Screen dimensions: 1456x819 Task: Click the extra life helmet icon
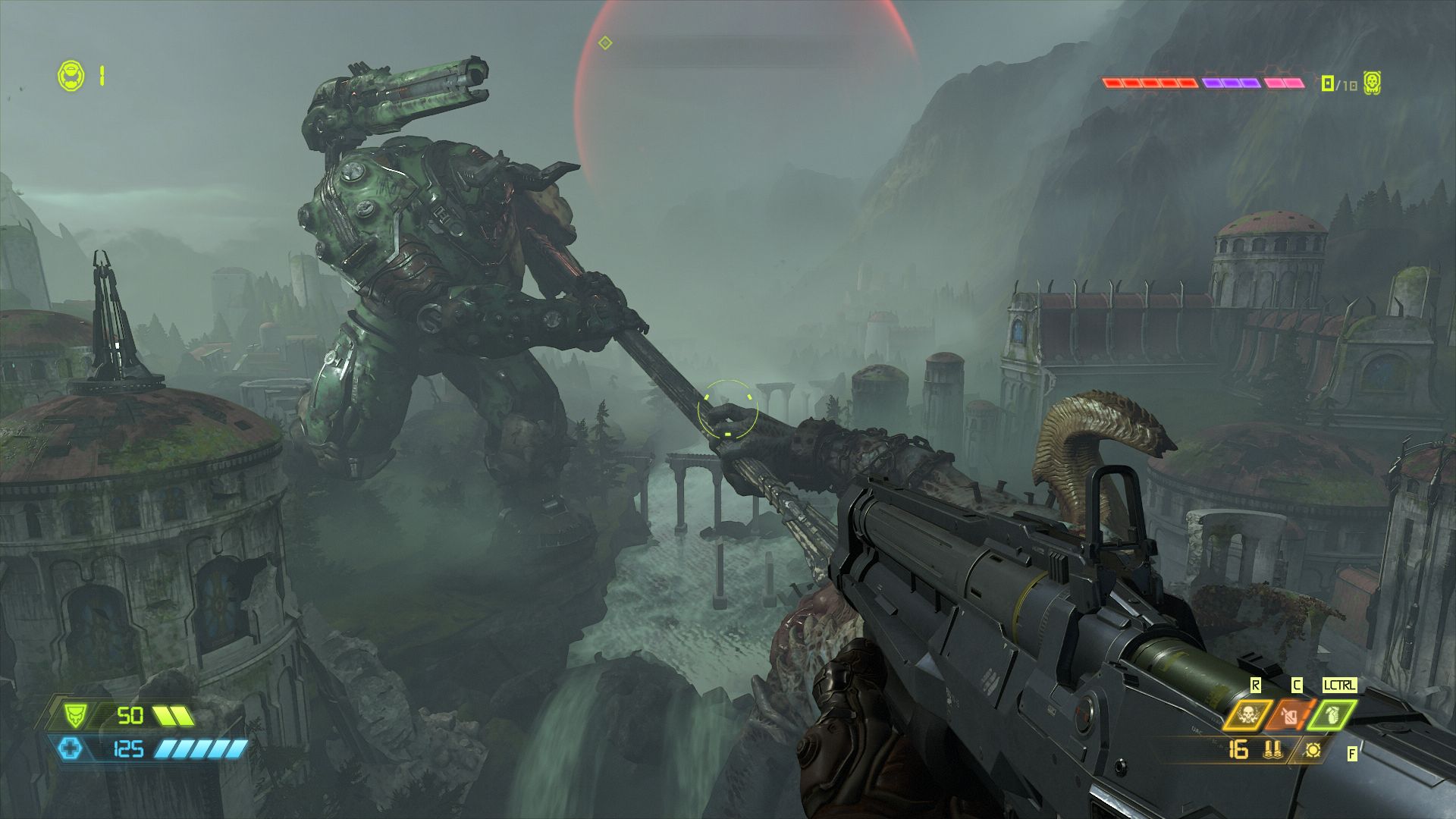click(x=71, y=75)
